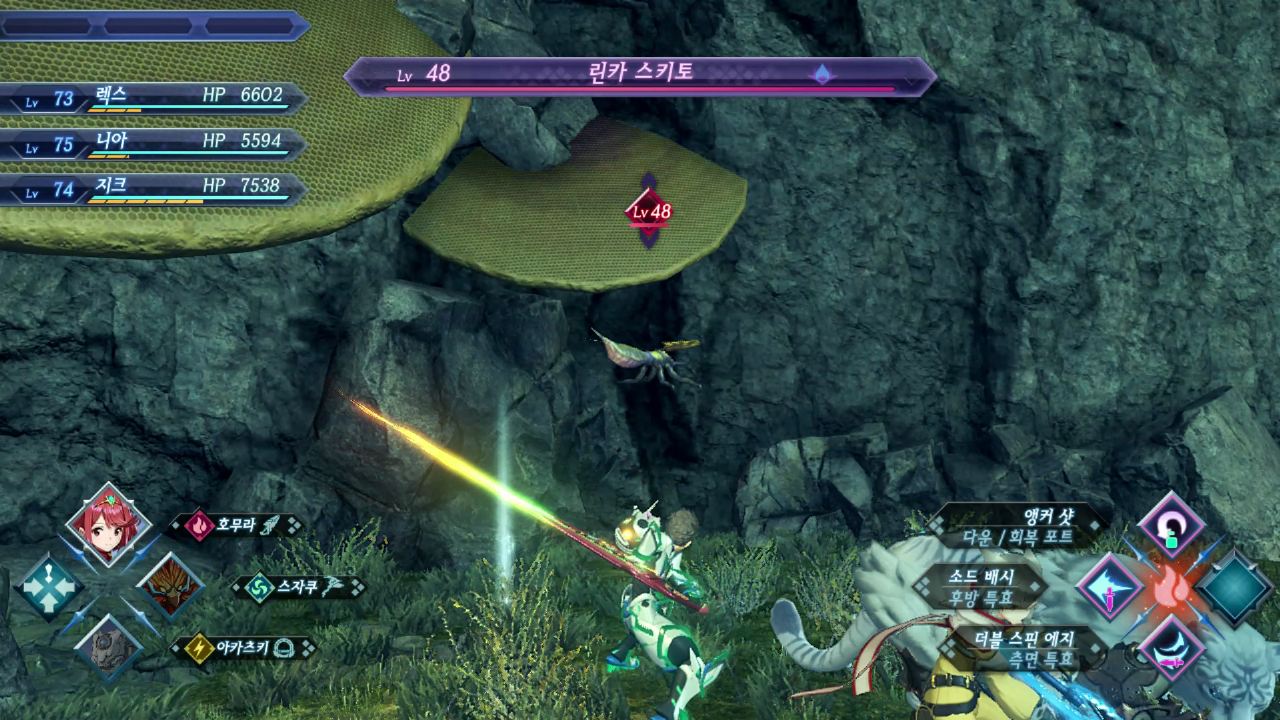The image size is (1280, 720).
Task: Select the 아카츠키 electric blade label
Action: pyautogui.click(x=243, y=648)
